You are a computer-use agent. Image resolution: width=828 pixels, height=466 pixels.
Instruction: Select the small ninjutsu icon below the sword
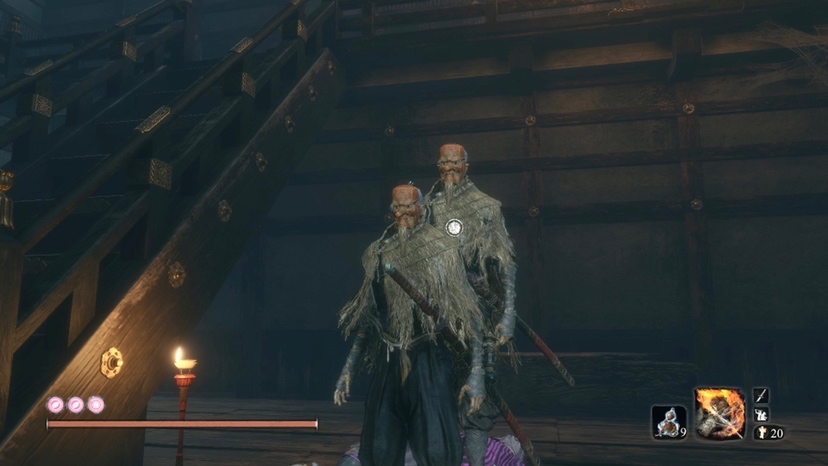(761, 414)
